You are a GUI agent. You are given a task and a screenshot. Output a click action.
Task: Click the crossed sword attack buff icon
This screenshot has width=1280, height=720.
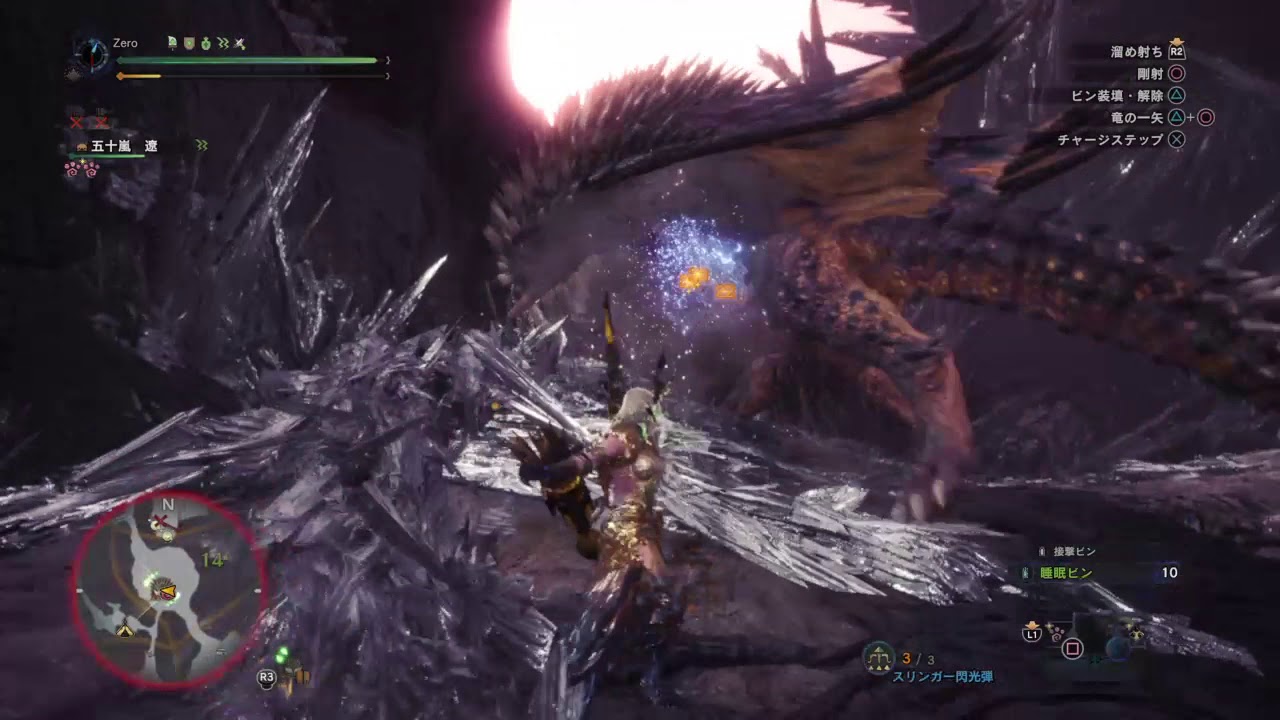point(240,44)
